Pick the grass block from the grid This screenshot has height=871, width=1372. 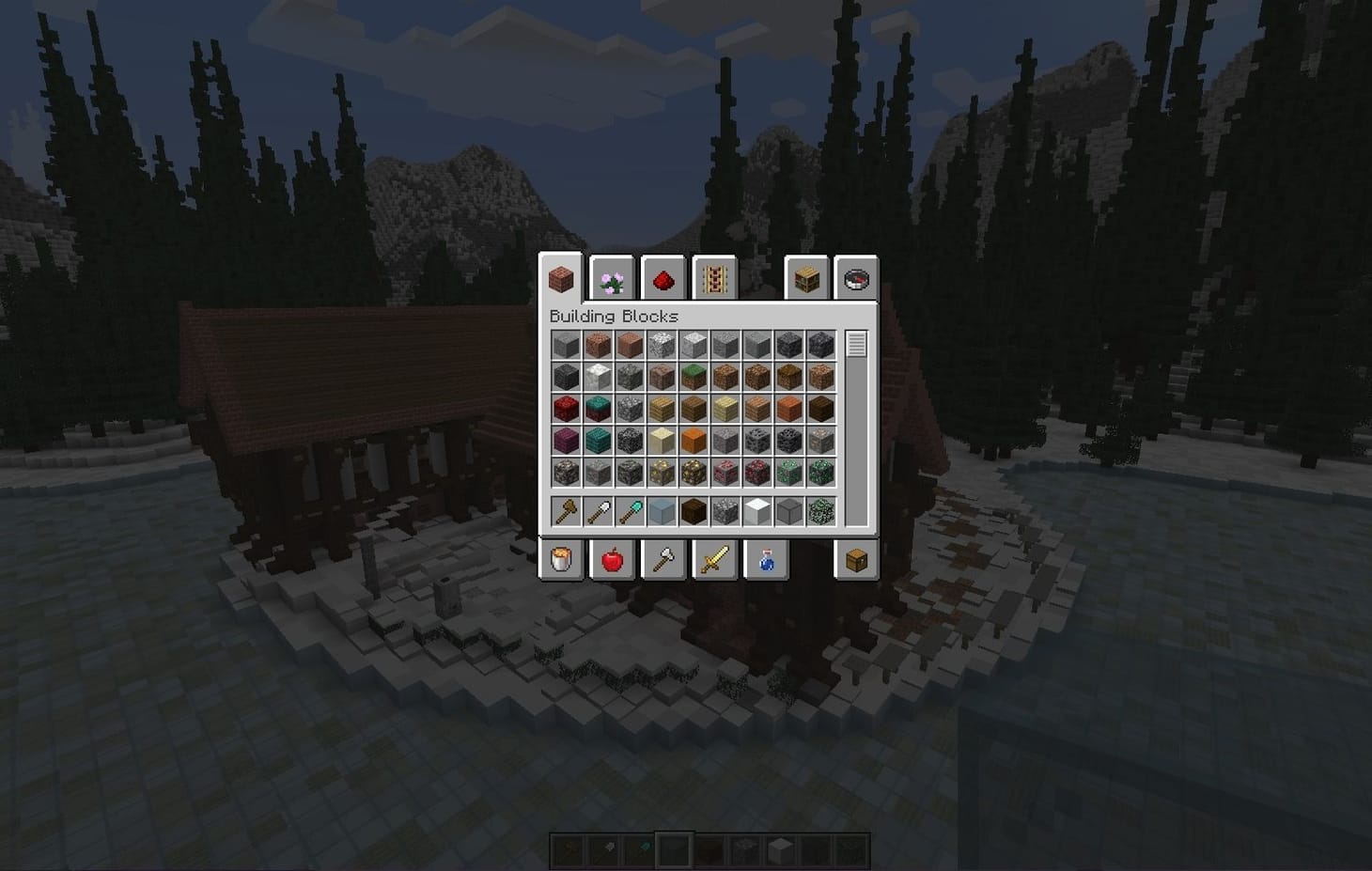[x=693, y=376]
